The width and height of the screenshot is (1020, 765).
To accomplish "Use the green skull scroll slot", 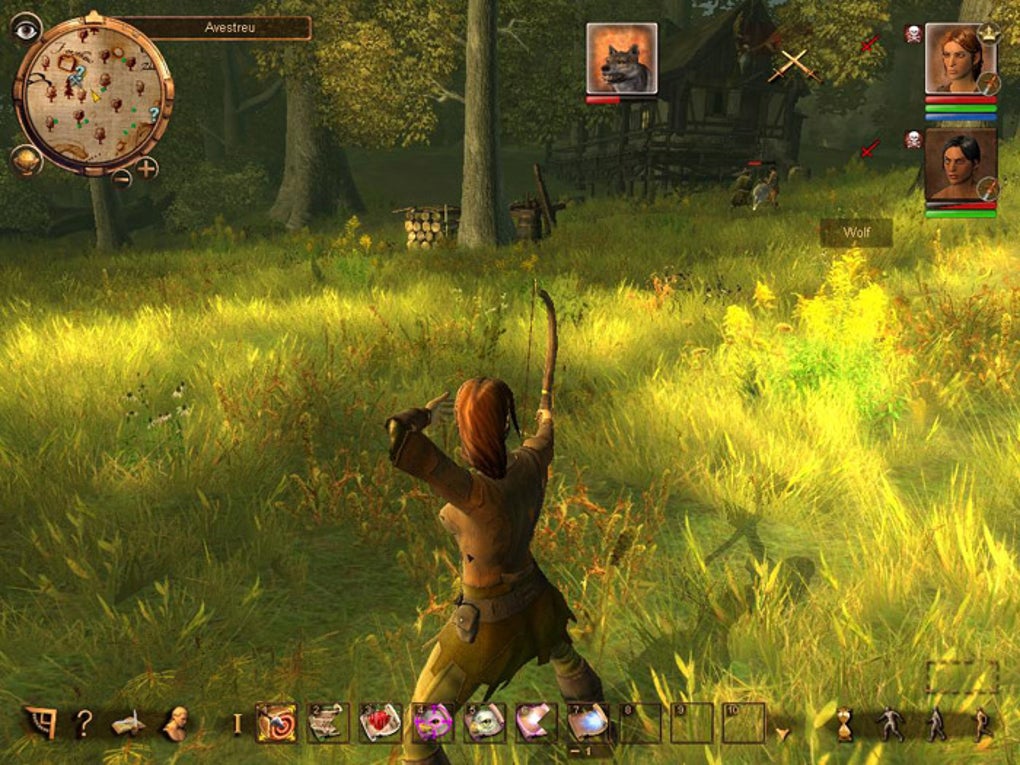I will coord(484,723).
